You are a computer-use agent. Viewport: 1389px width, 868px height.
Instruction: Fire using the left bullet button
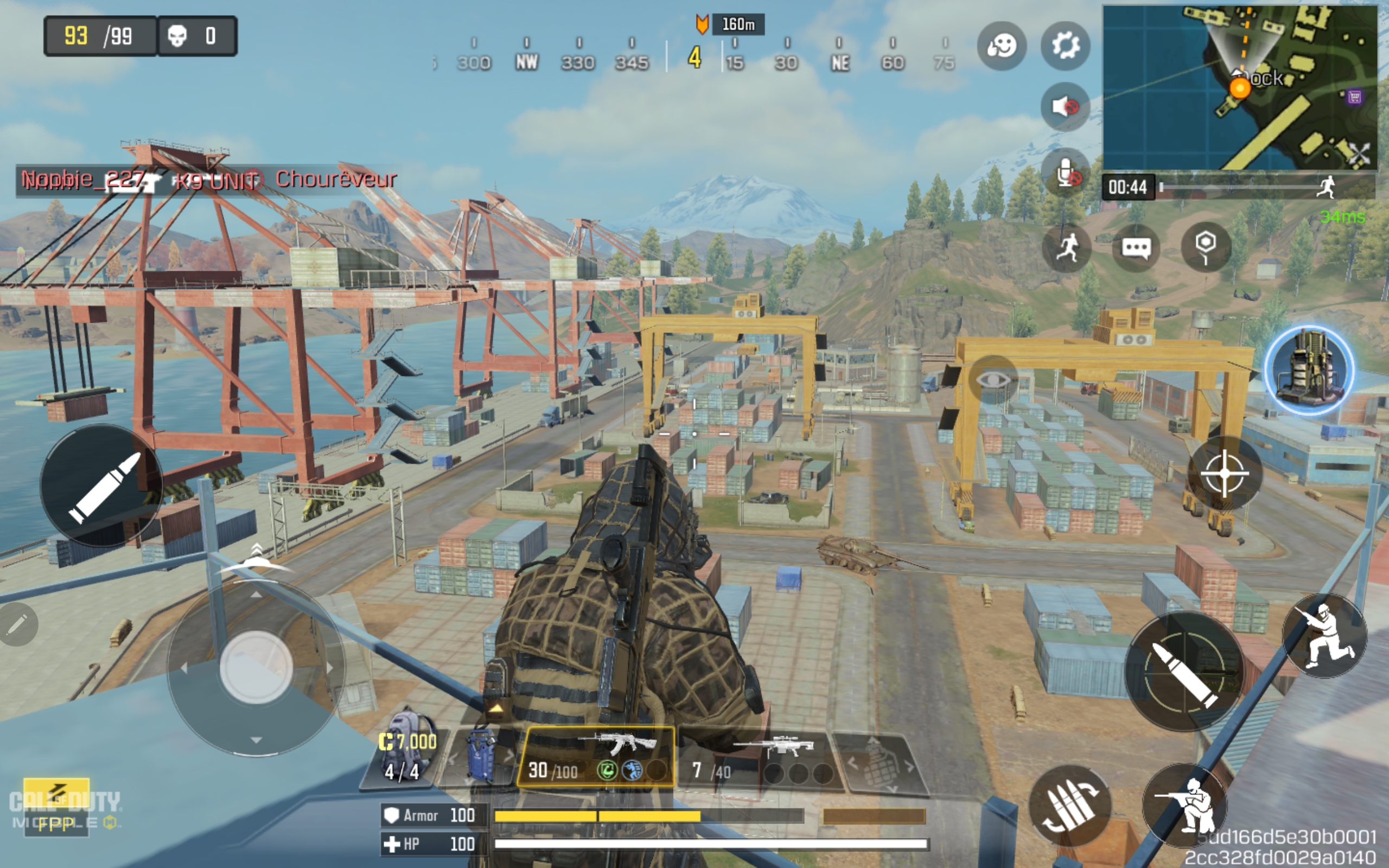pos(101,486)
